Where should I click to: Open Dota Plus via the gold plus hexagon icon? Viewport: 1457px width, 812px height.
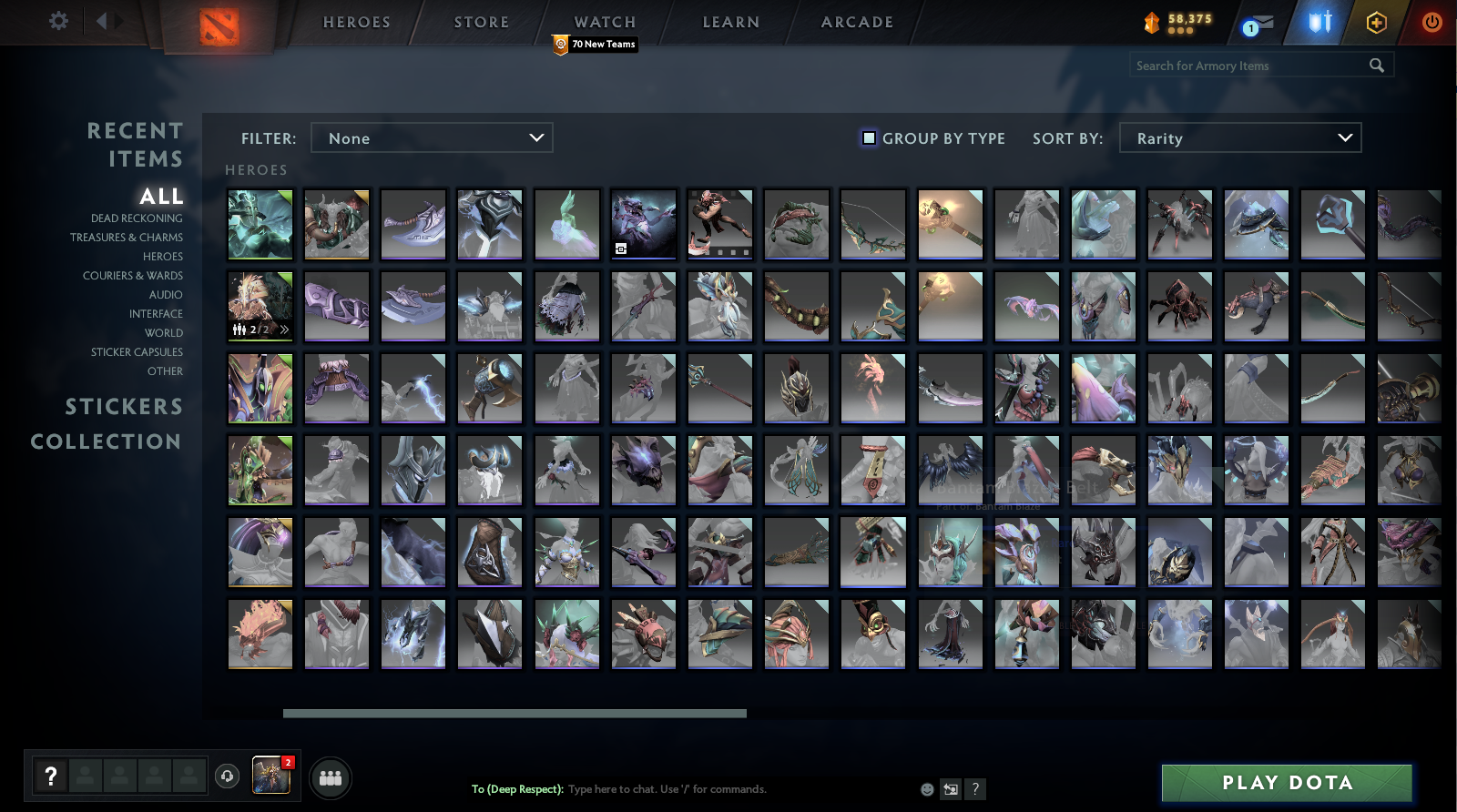coord(1378,23)
